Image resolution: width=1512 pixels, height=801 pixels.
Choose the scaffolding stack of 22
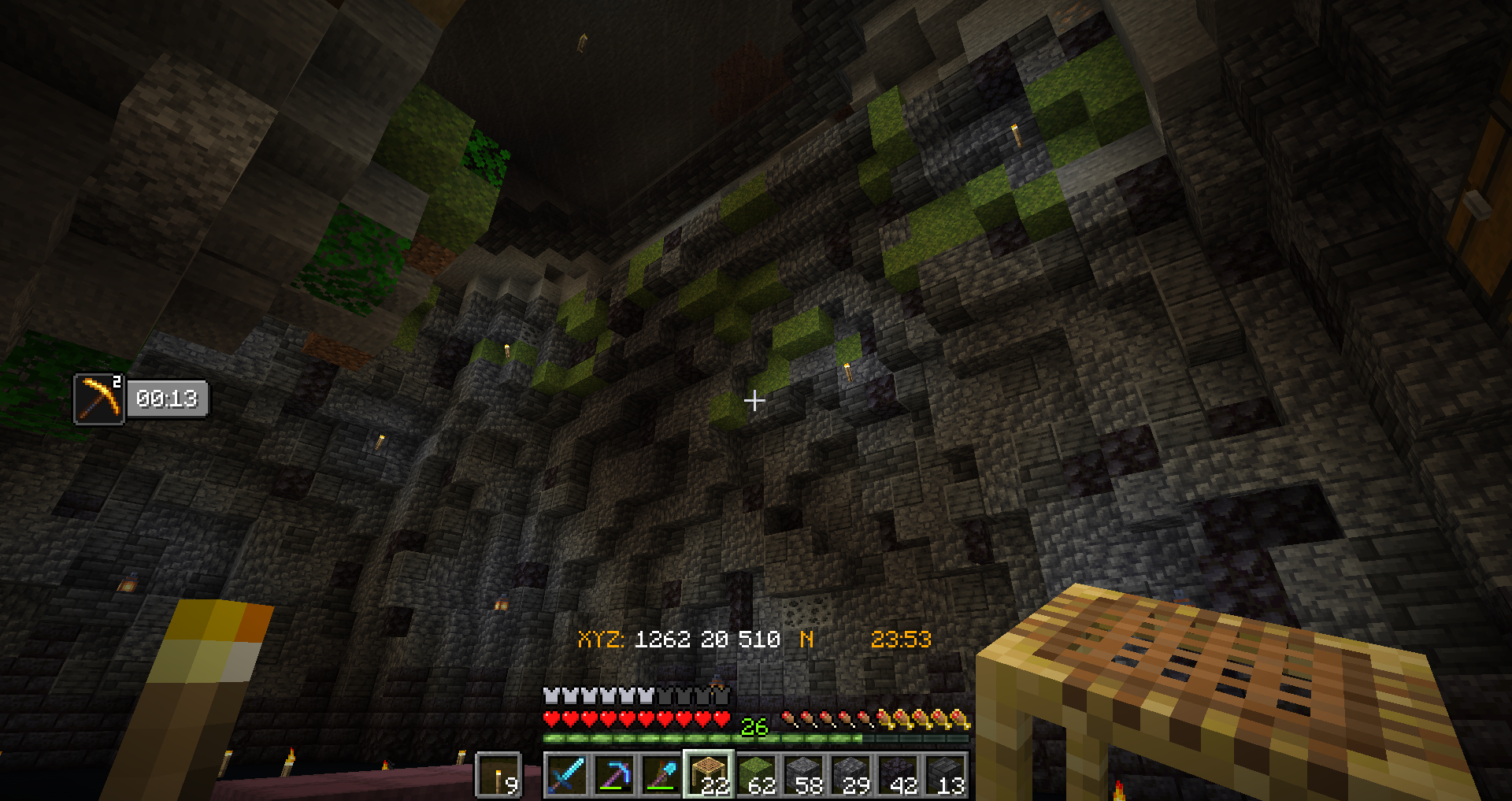pos(709,775)
